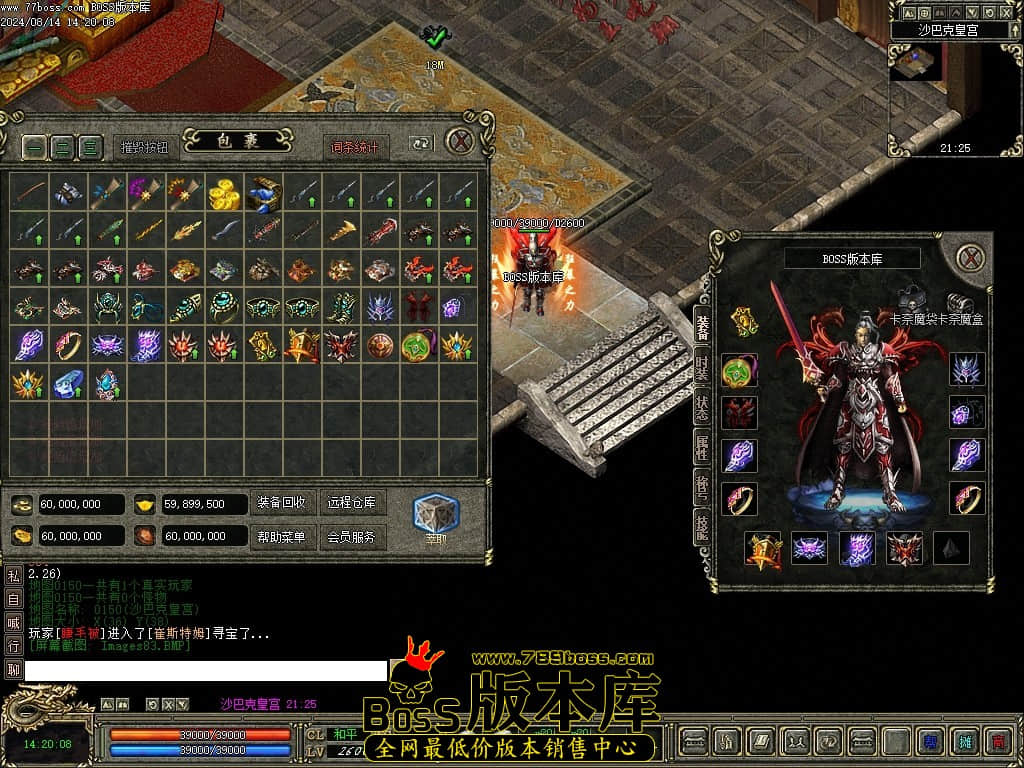Switch to the 属性 attributes tab

coord(703,447)
